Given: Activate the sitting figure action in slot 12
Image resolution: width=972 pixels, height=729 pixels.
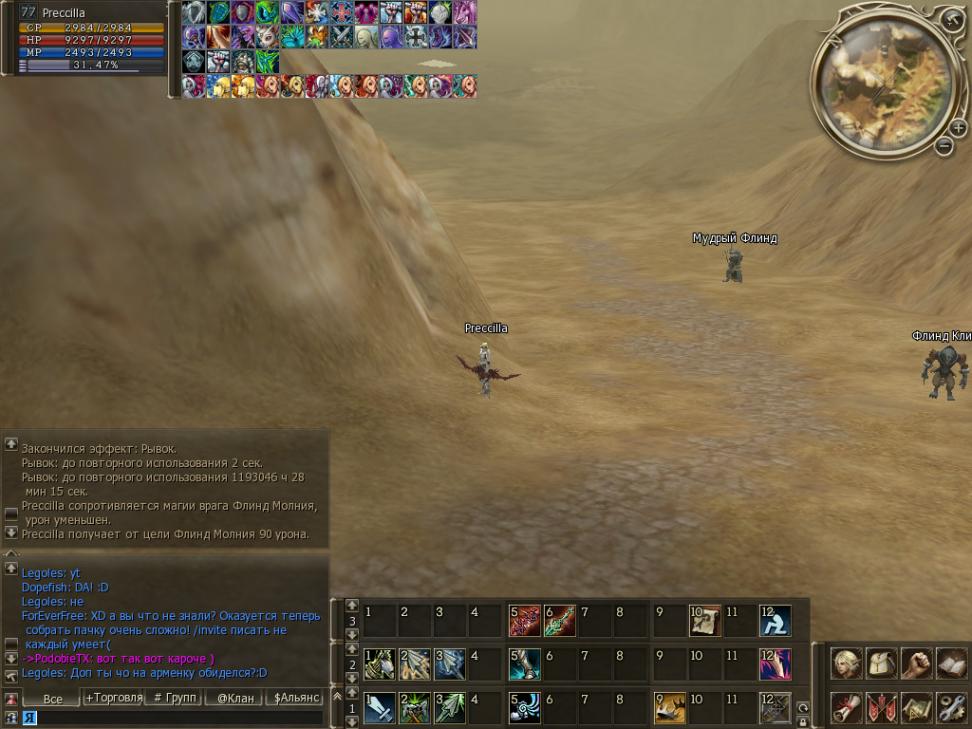Looking at the screenshot, I should (x=775, y=620).
